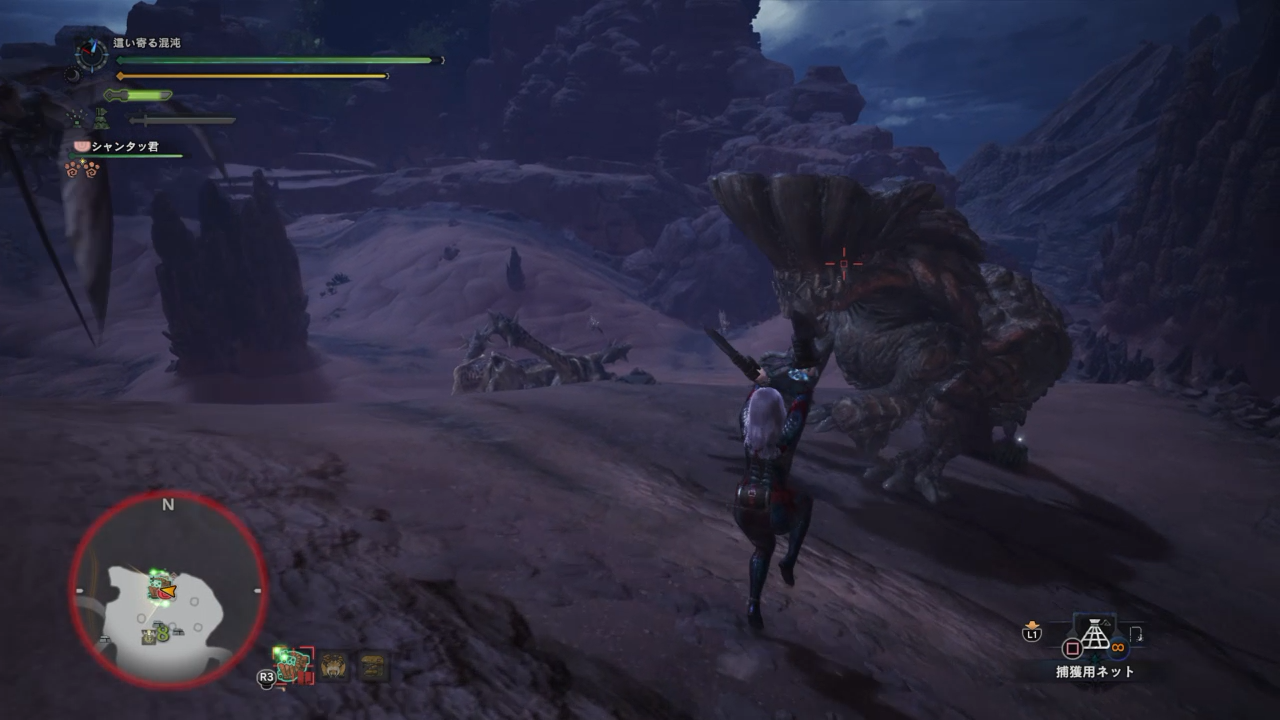This screenshot has height=720, width=1280.
Task: Open the circular minimap
Action: 168,591
